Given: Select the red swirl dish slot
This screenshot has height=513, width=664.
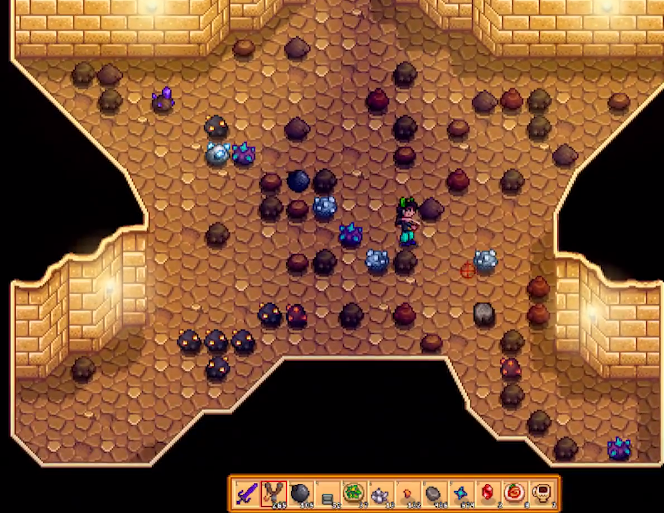Looking at the screenshot, I should click(x=515, y=492).
